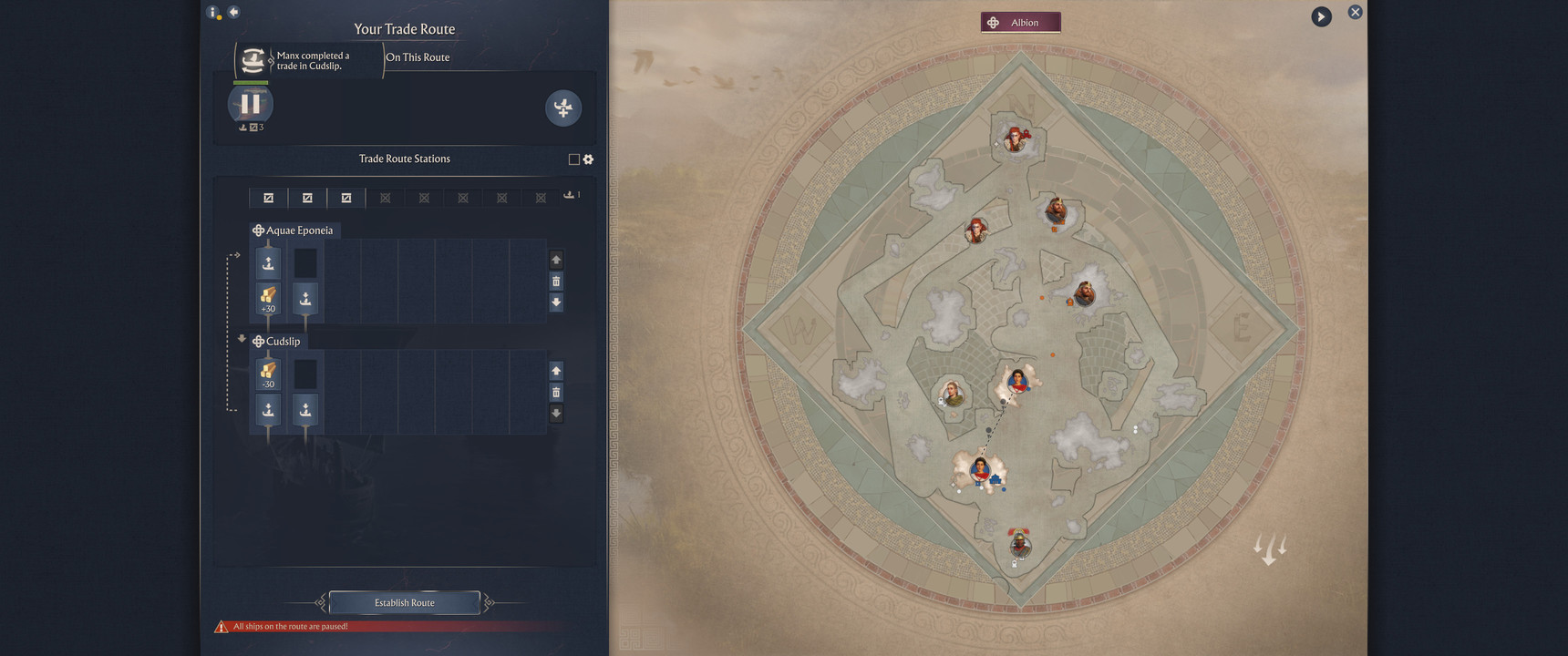The width and height of the screenshot is (1568, 656).
Task: Select the Albion region label
Action: click(x=1020, y=22)
